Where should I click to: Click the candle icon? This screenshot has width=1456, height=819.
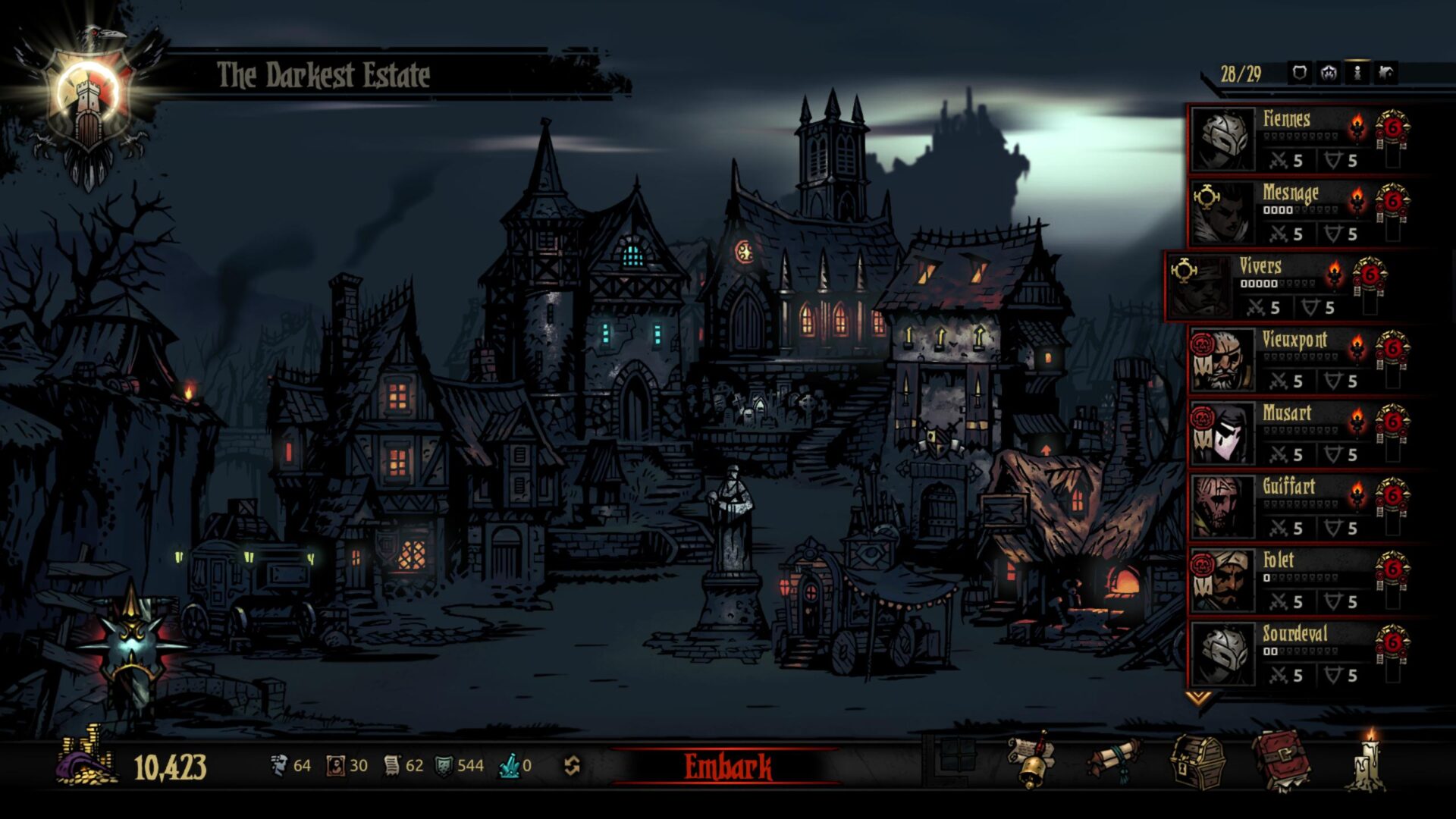point(1370,761)
